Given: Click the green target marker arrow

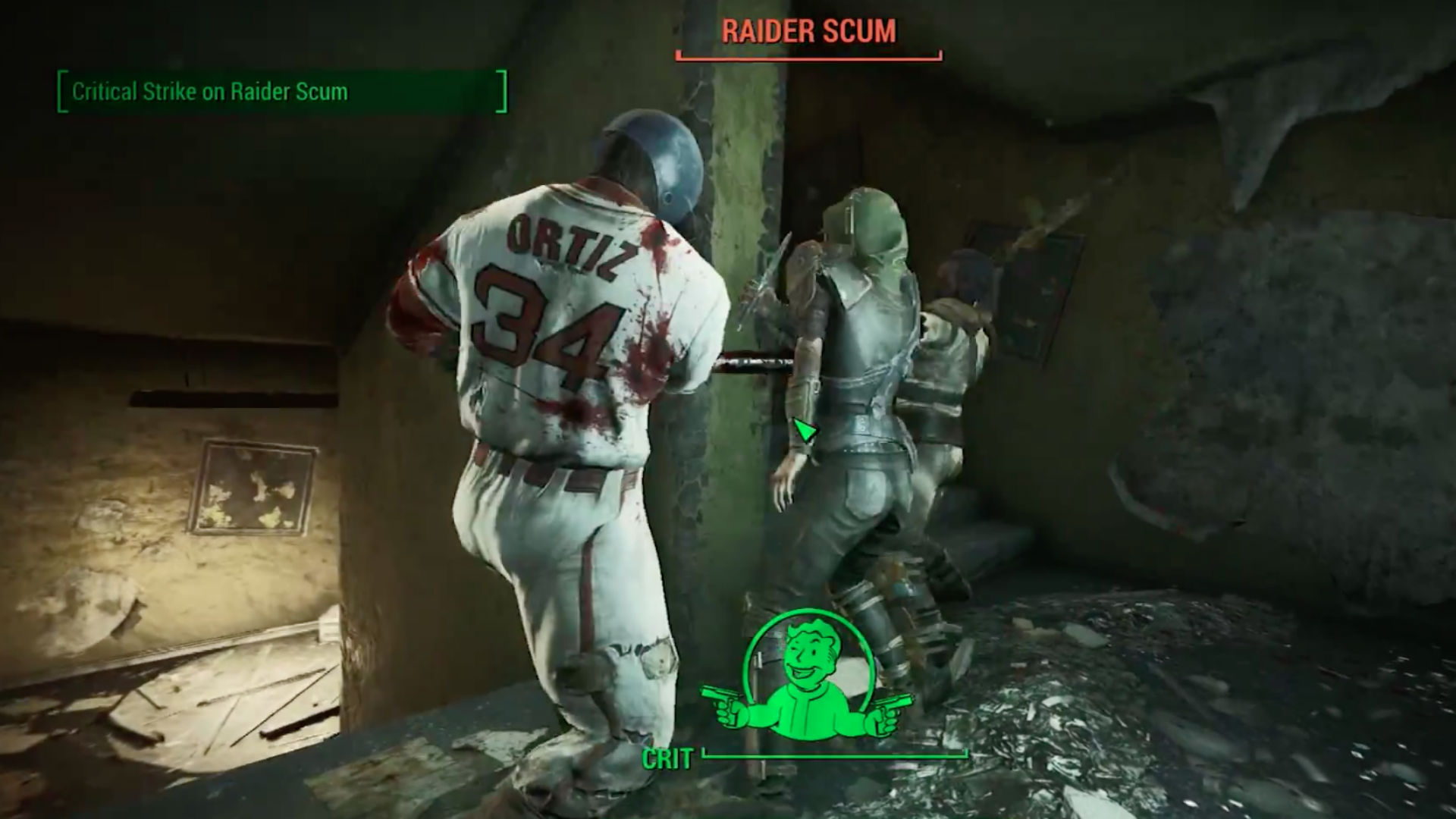Looking at the screenshot, I should (x=805, y=431).
